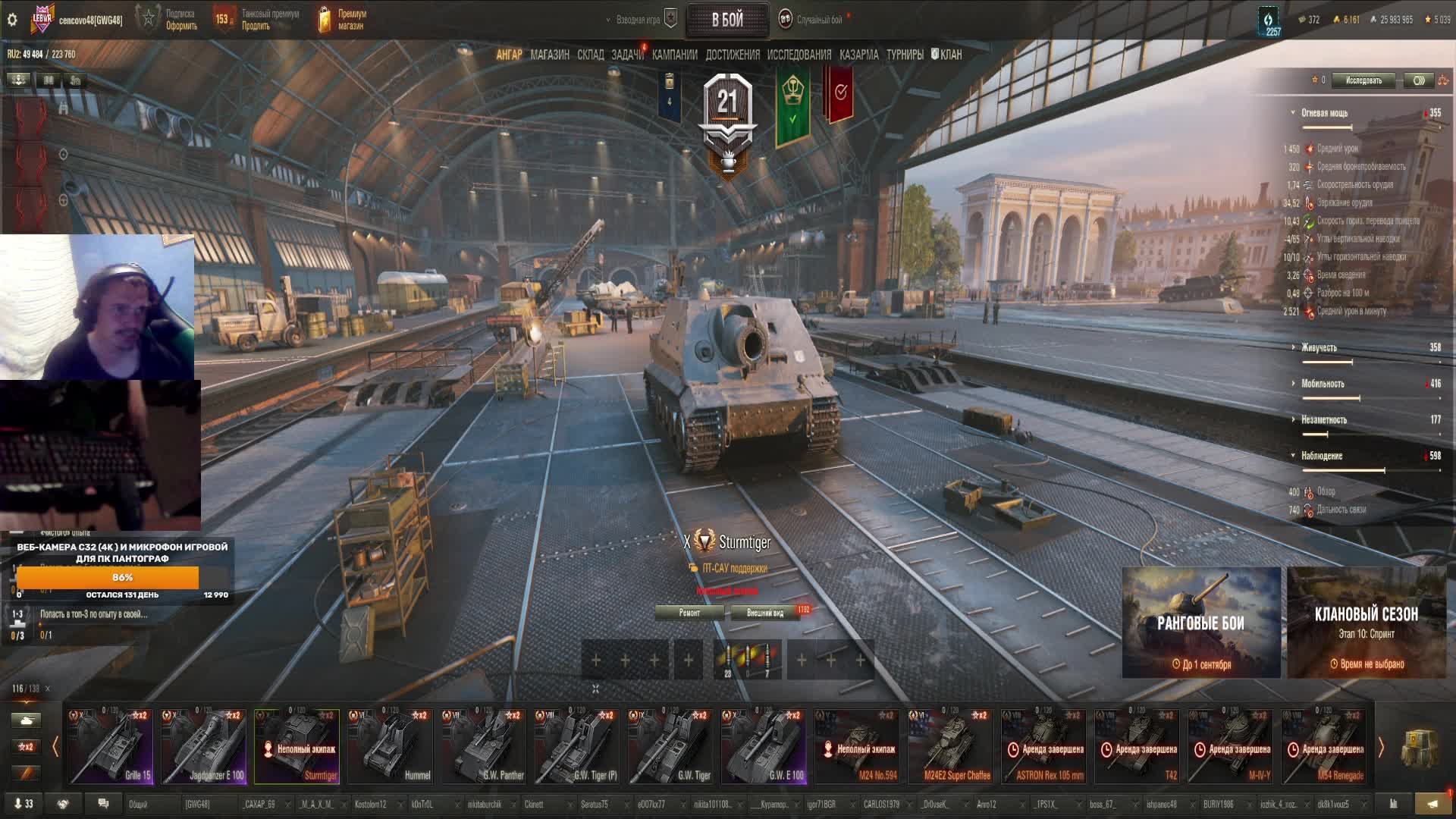Open the ЗАДАЧИ missions tab
This screenshot has width=1456, height=819.
tap(627, 55)
